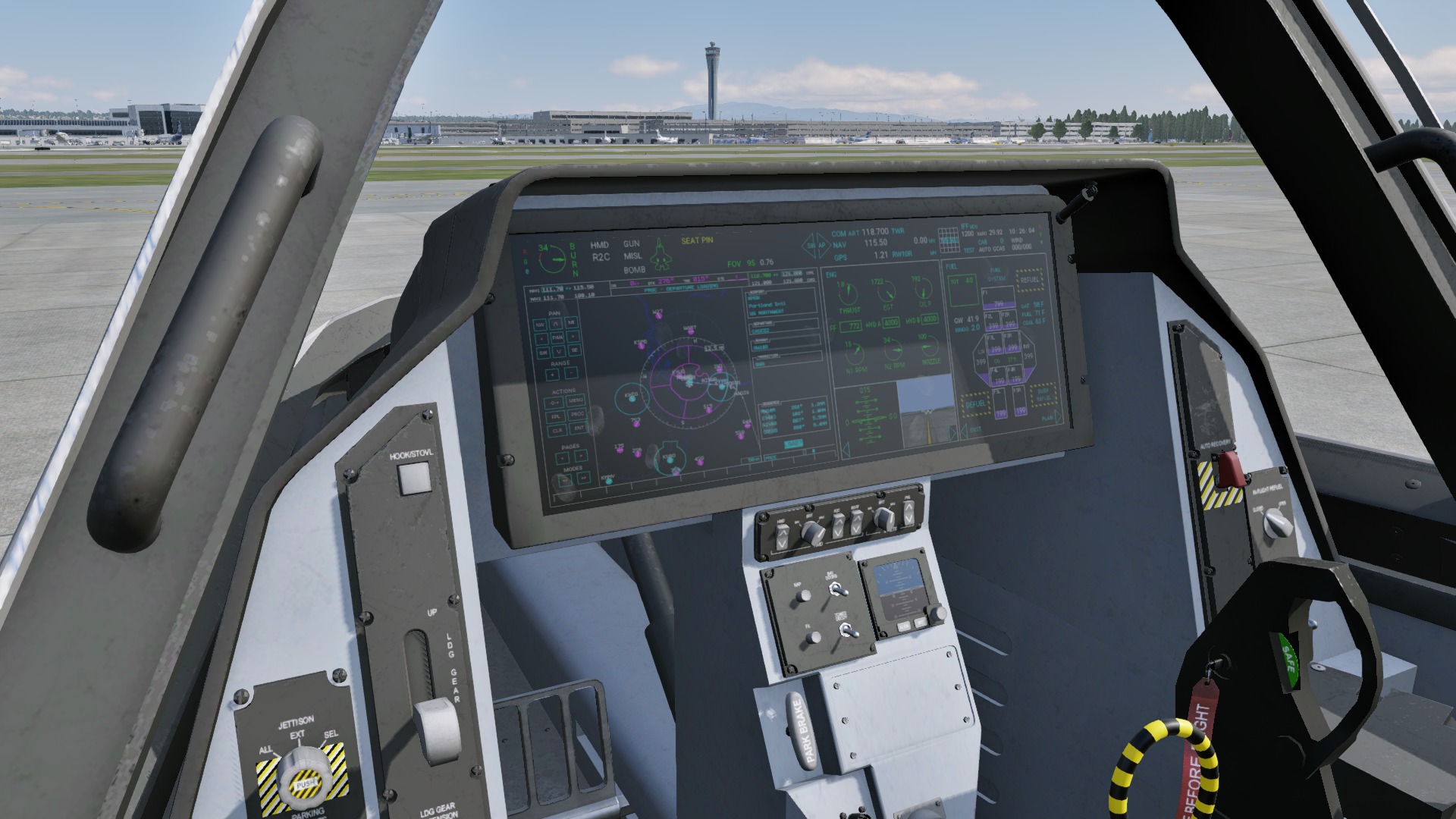Viewport: 1456px width, 819px height.
Task: Confirm with the ENT action button
Action: pyautogui.click(x=579, y=429)
